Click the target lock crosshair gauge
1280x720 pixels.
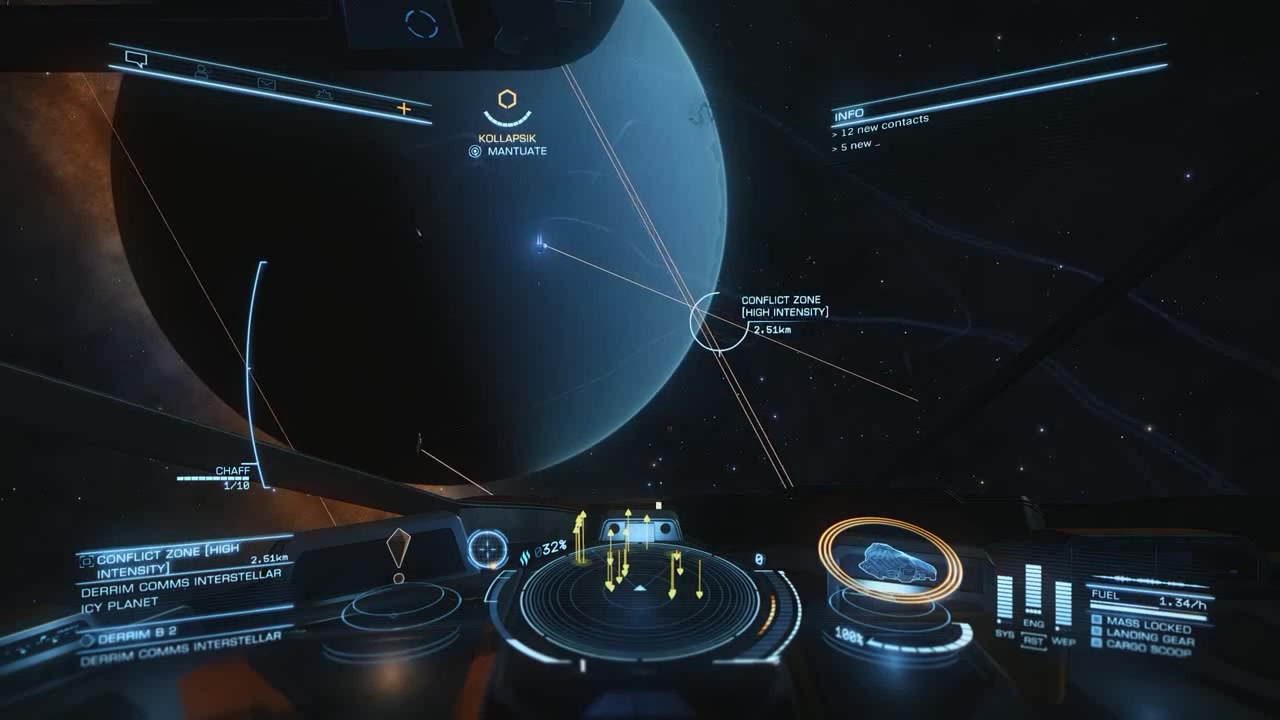pos(488,549)
